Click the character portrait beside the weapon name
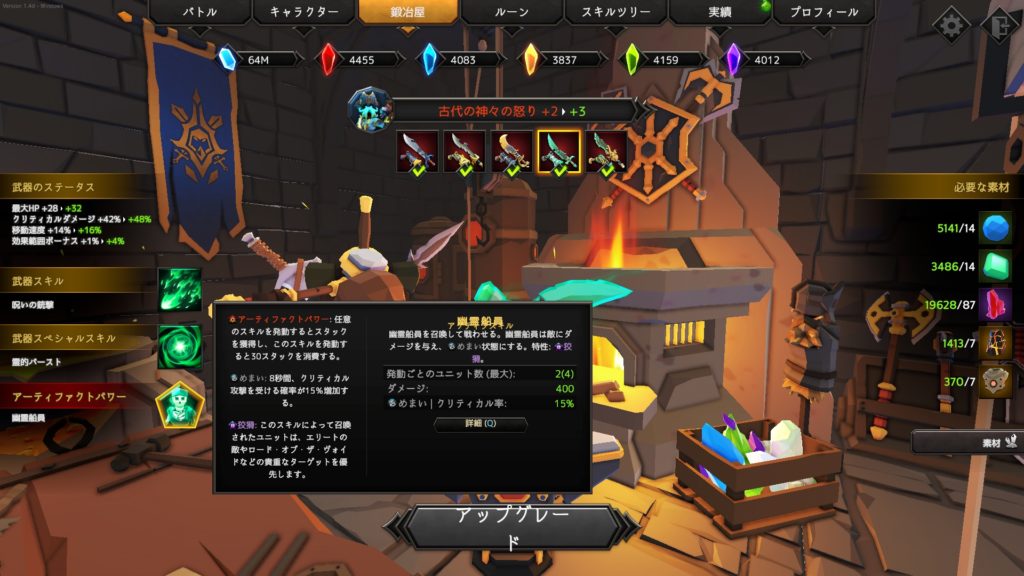The image size is (1024, 576). (x=368, y=108)
